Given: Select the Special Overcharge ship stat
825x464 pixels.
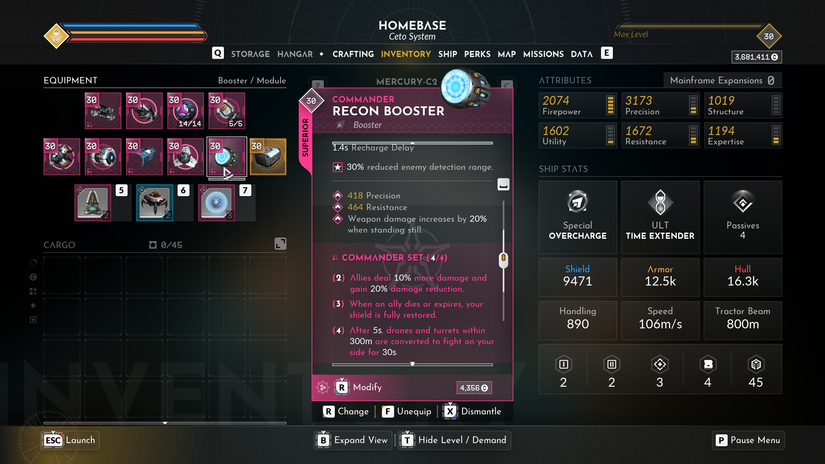Looking at the screenshot, I should (577, 214).
